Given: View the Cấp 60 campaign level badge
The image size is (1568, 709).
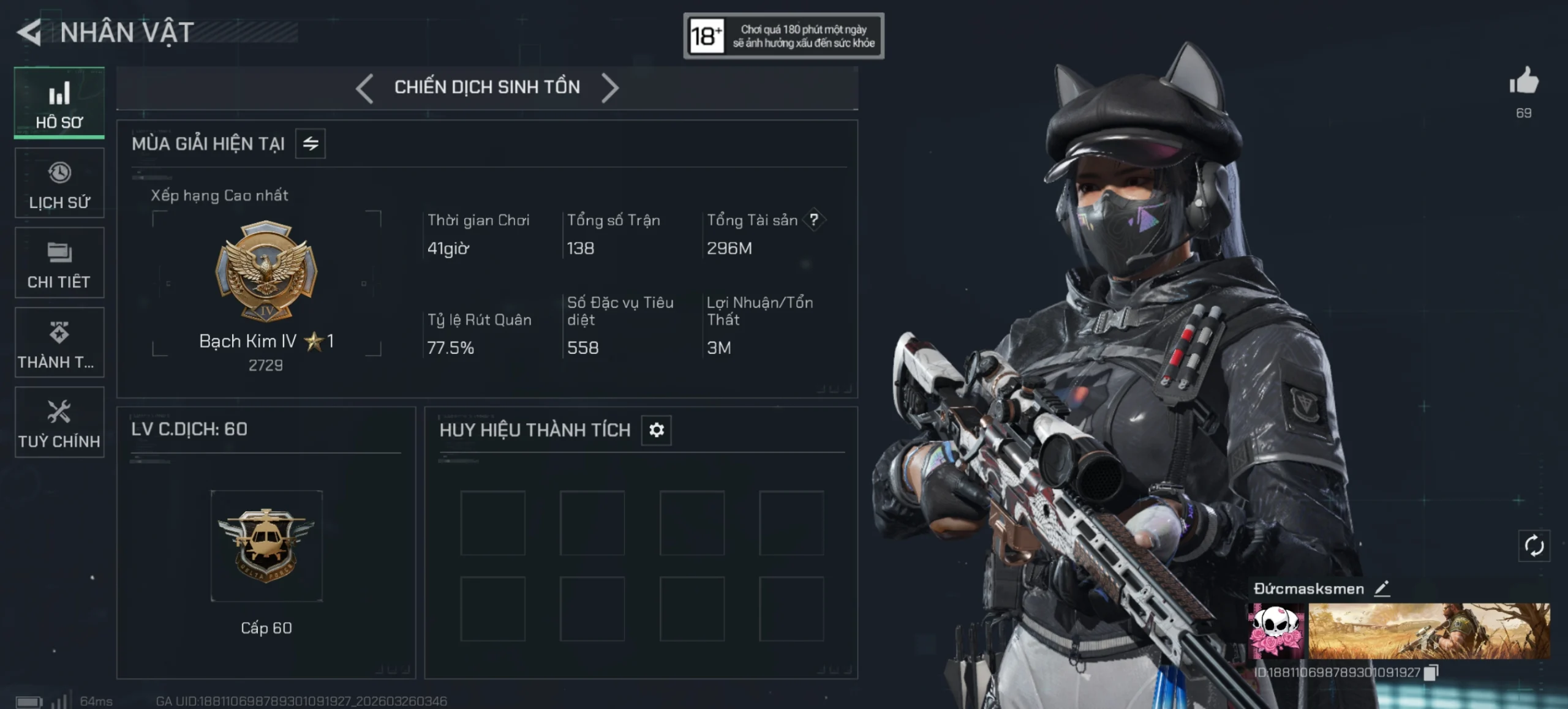Looking at the screenshot, I should (266, 545).
